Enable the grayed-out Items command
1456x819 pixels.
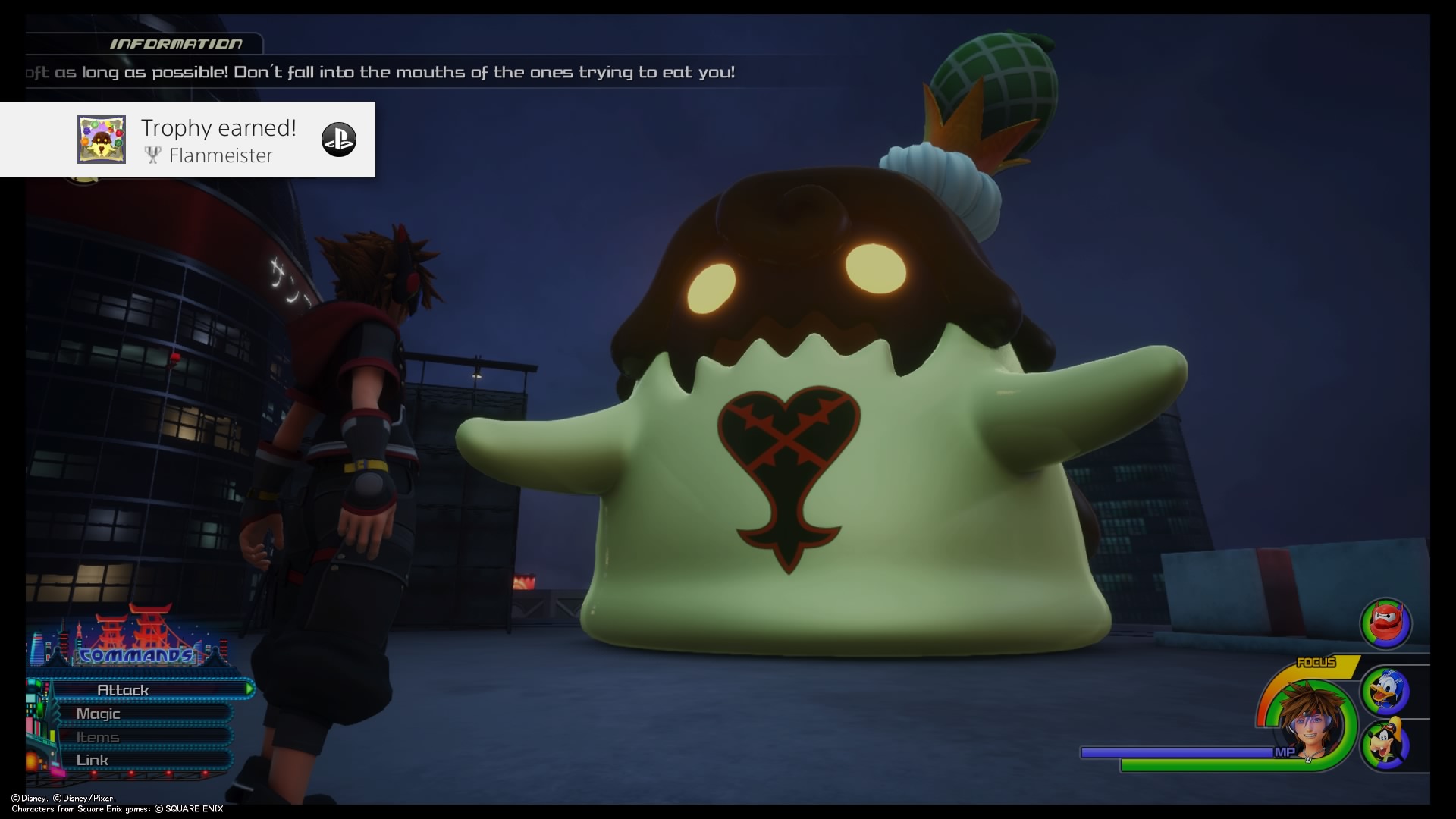pyautogui.click(x=97, y=736)
